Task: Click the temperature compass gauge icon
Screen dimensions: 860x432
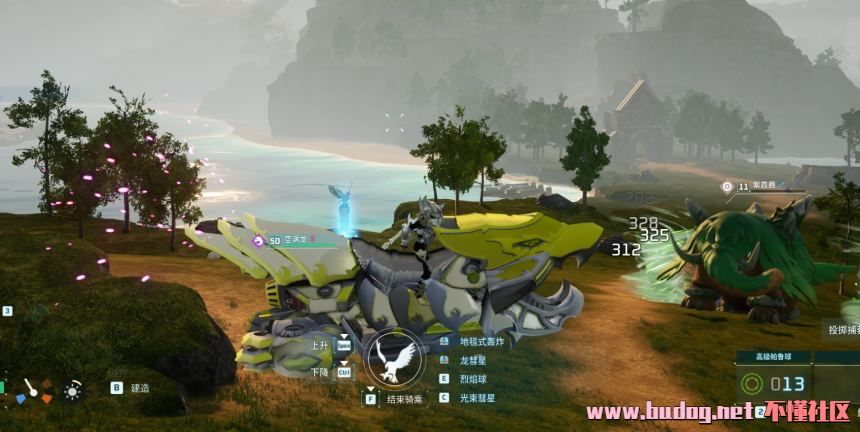Action: point(31,389)
